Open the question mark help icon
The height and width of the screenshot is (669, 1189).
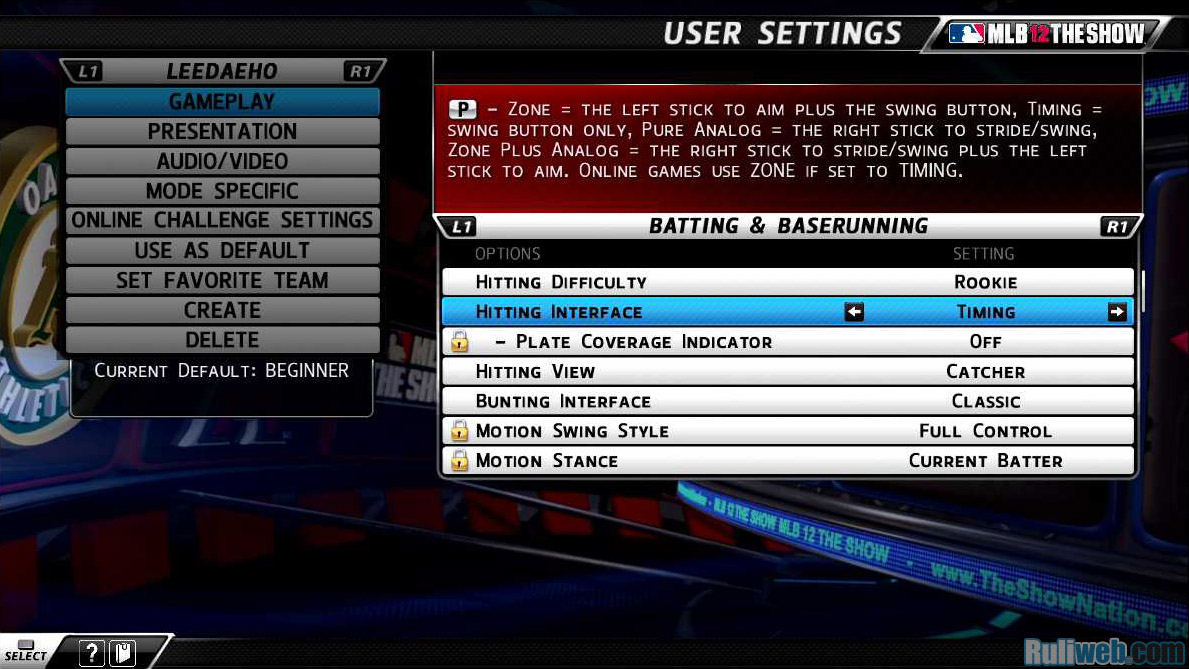[x=91, y=653]
